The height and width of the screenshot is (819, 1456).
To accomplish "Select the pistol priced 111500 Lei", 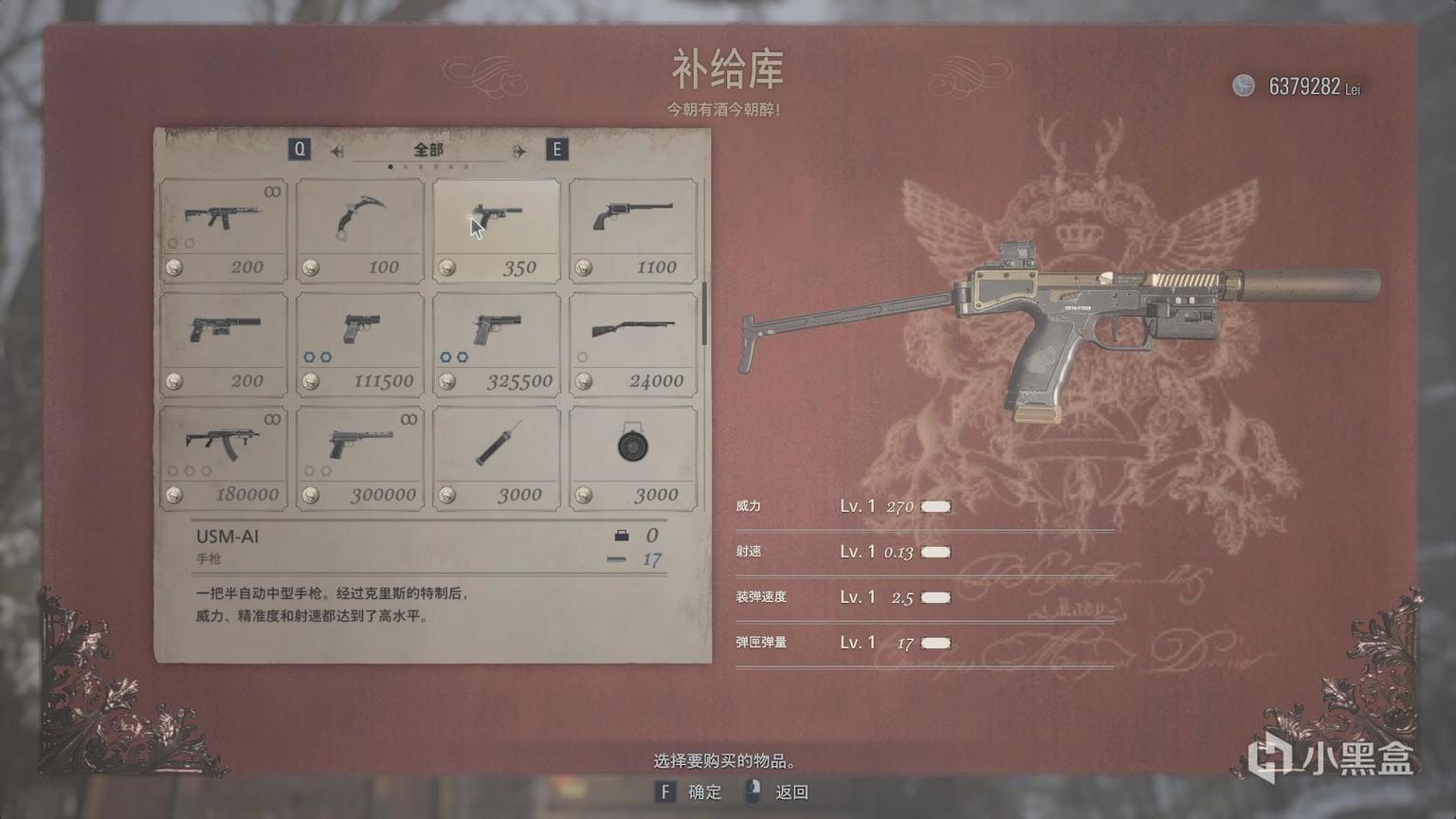I will pyautogui.click(x=359, y=341).
